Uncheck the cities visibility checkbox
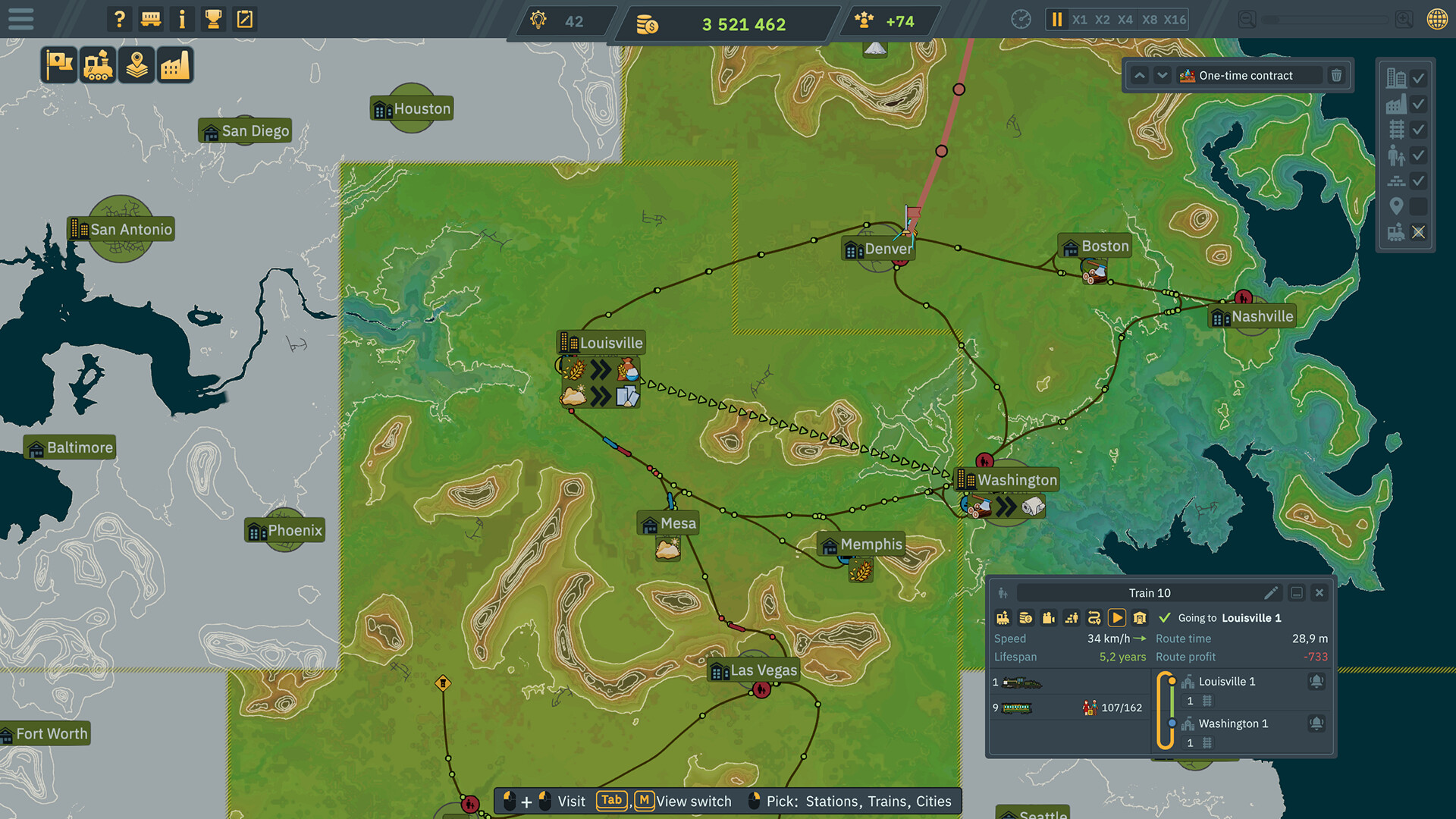This screenshot has width=1456, height=819. point(1419,78)
